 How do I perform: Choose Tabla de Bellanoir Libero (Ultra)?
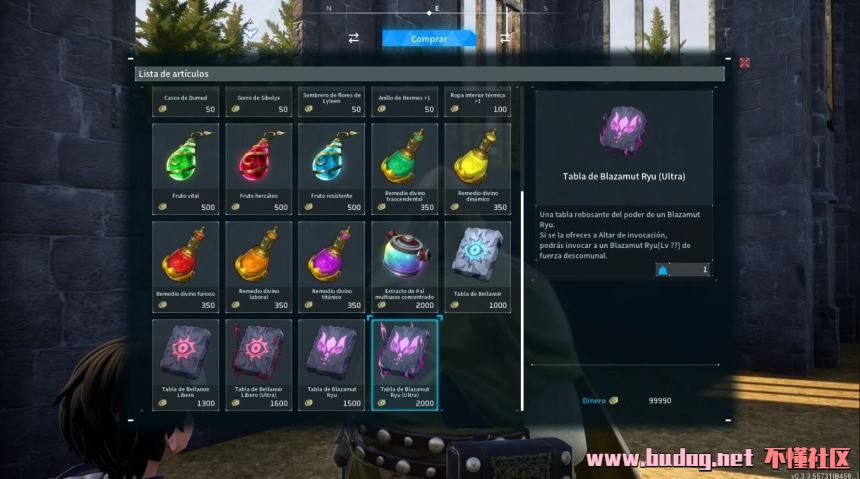click(x=257, y=363)
